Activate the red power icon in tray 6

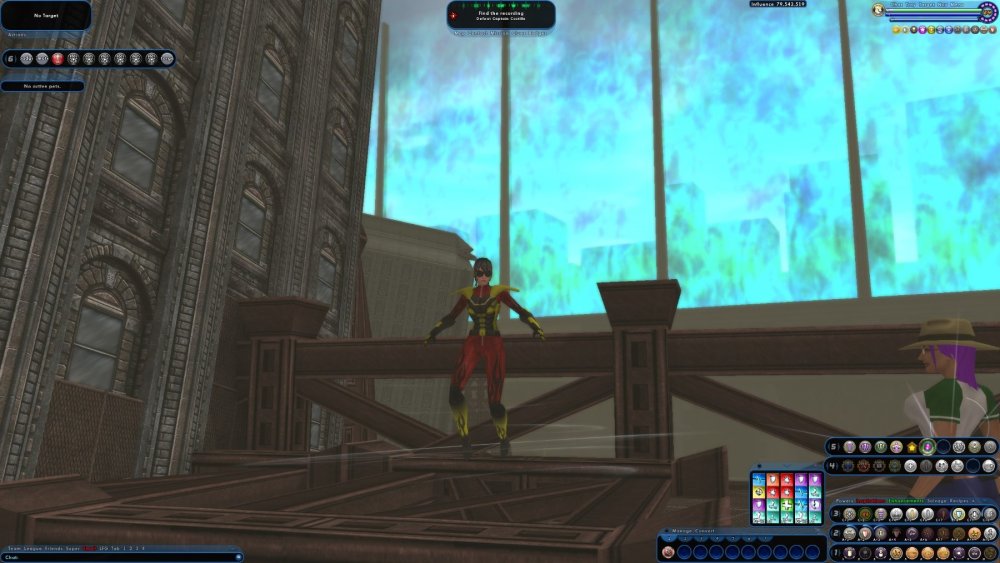coord(58,59)
